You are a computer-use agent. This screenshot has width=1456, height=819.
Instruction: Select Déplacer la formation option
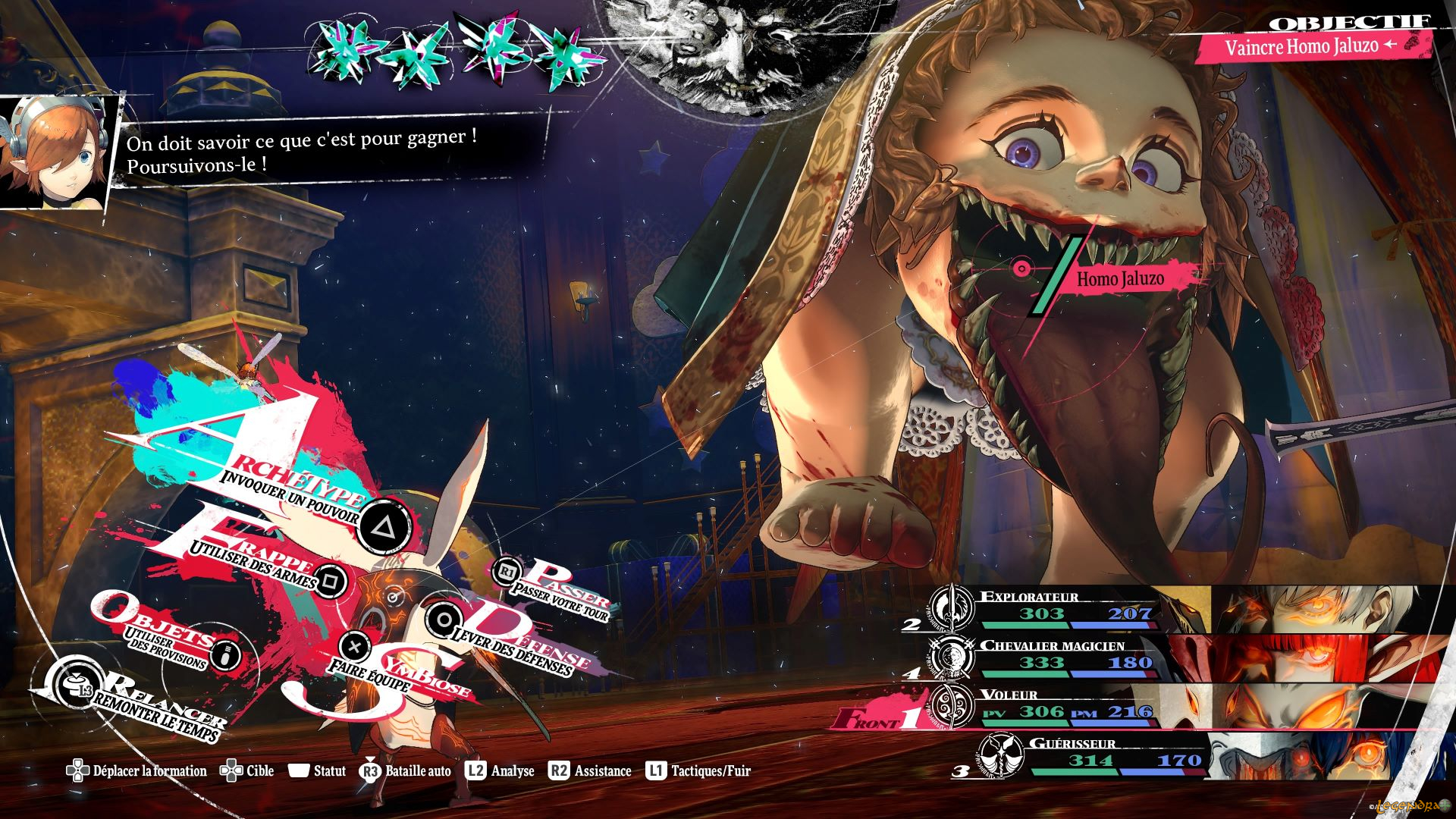coord(136,771)
